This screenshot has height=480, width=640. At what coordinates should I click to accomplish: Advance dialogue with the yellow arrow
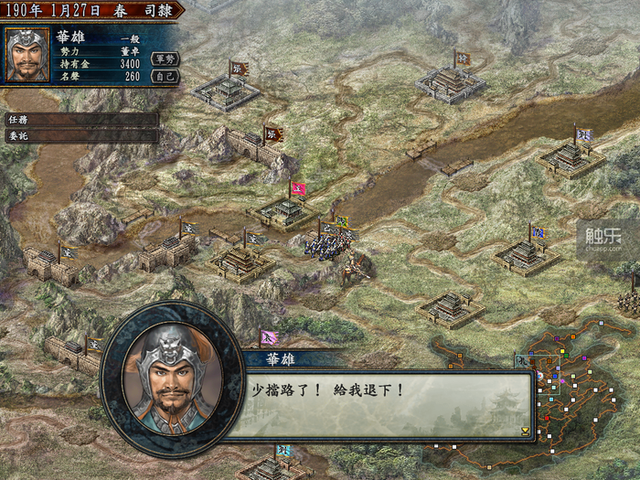point(525,431)
